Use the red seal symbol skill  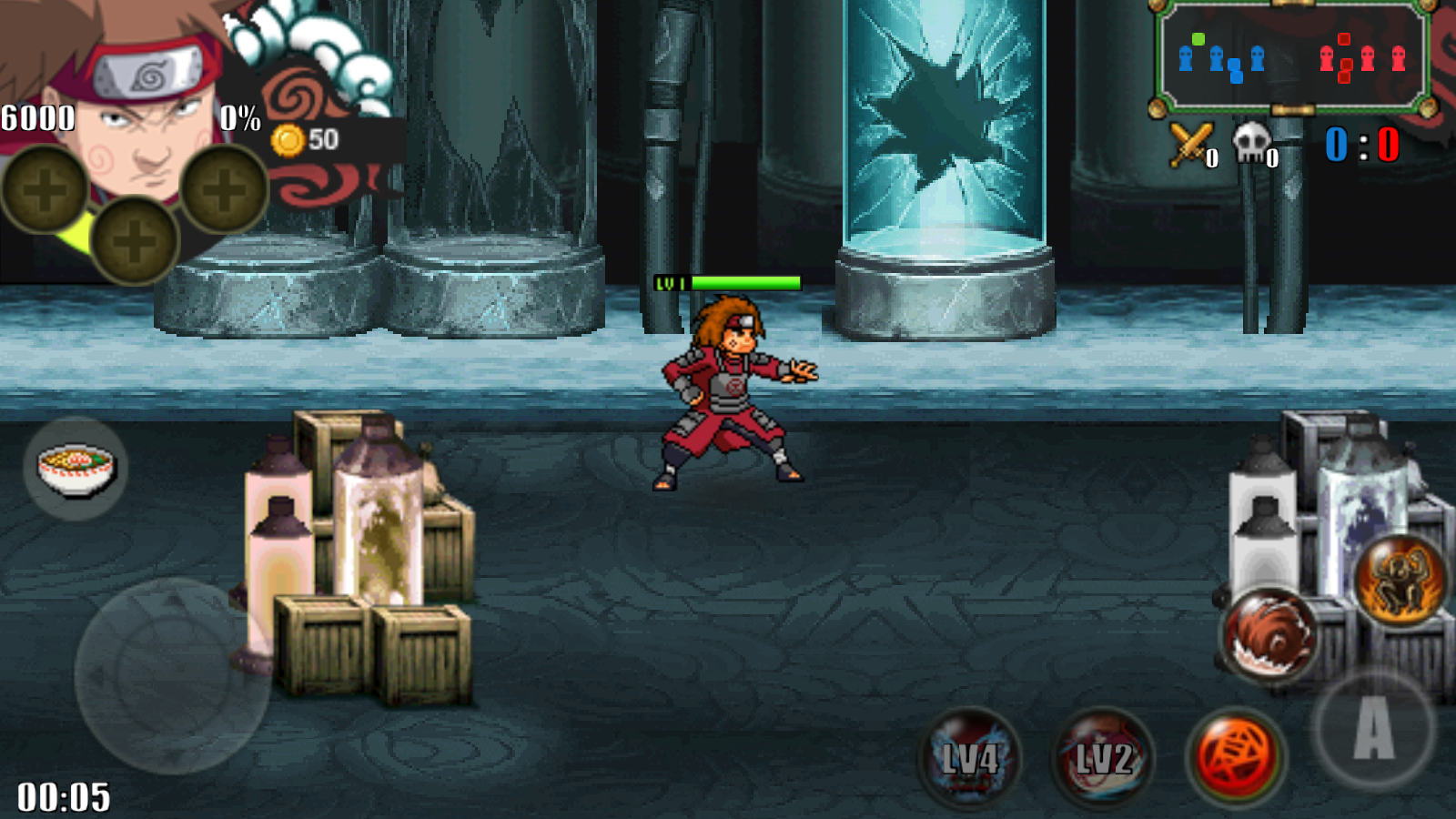click(x=1236, y=757)
